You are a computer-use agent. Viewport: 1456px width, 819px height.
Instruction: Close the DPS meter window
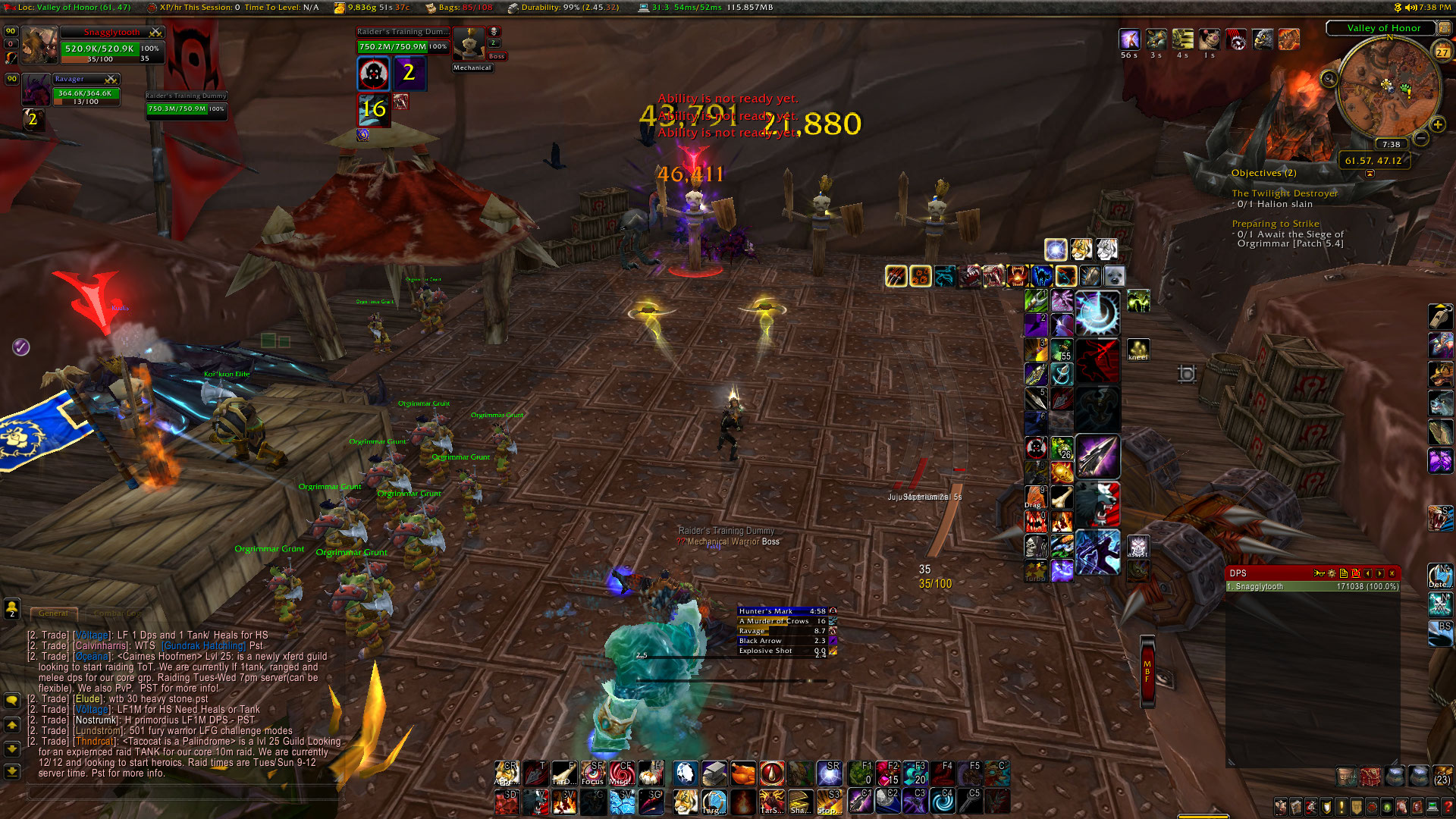click(x=1392, y=573)
